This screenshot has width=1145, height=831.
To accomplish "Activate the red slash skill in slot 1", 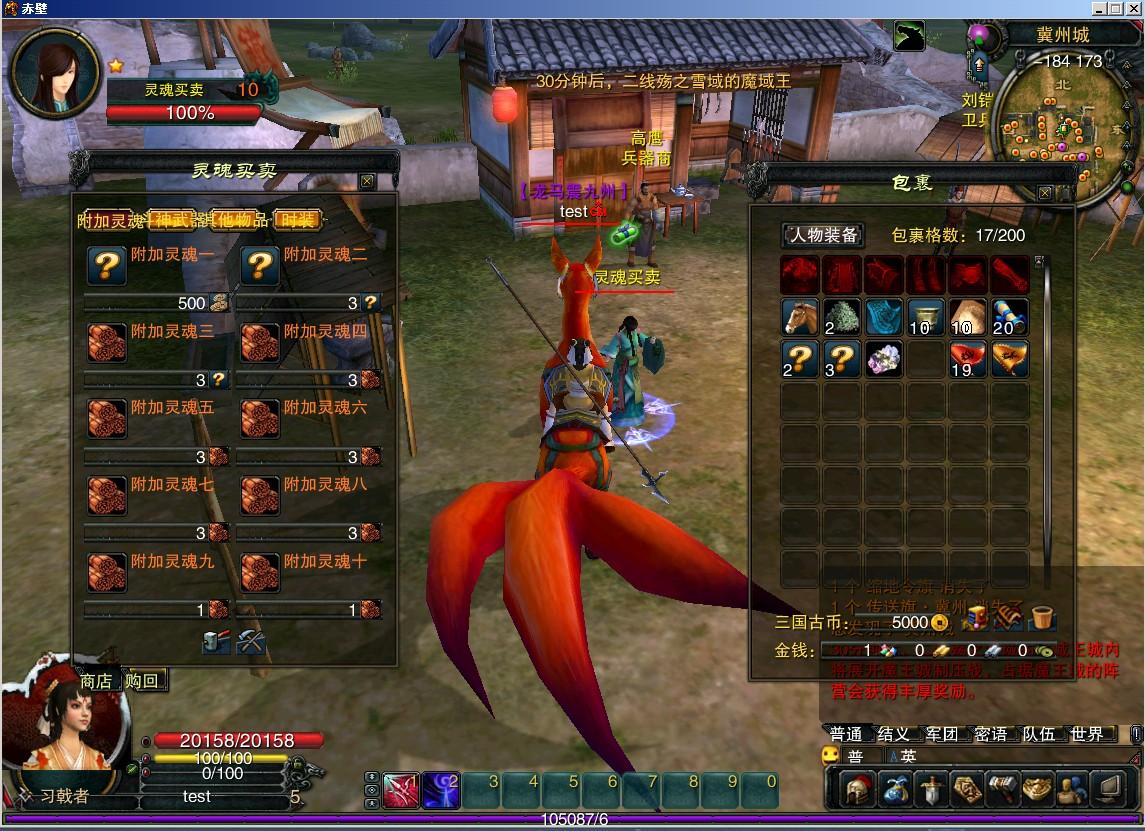I will click(401, 790).
